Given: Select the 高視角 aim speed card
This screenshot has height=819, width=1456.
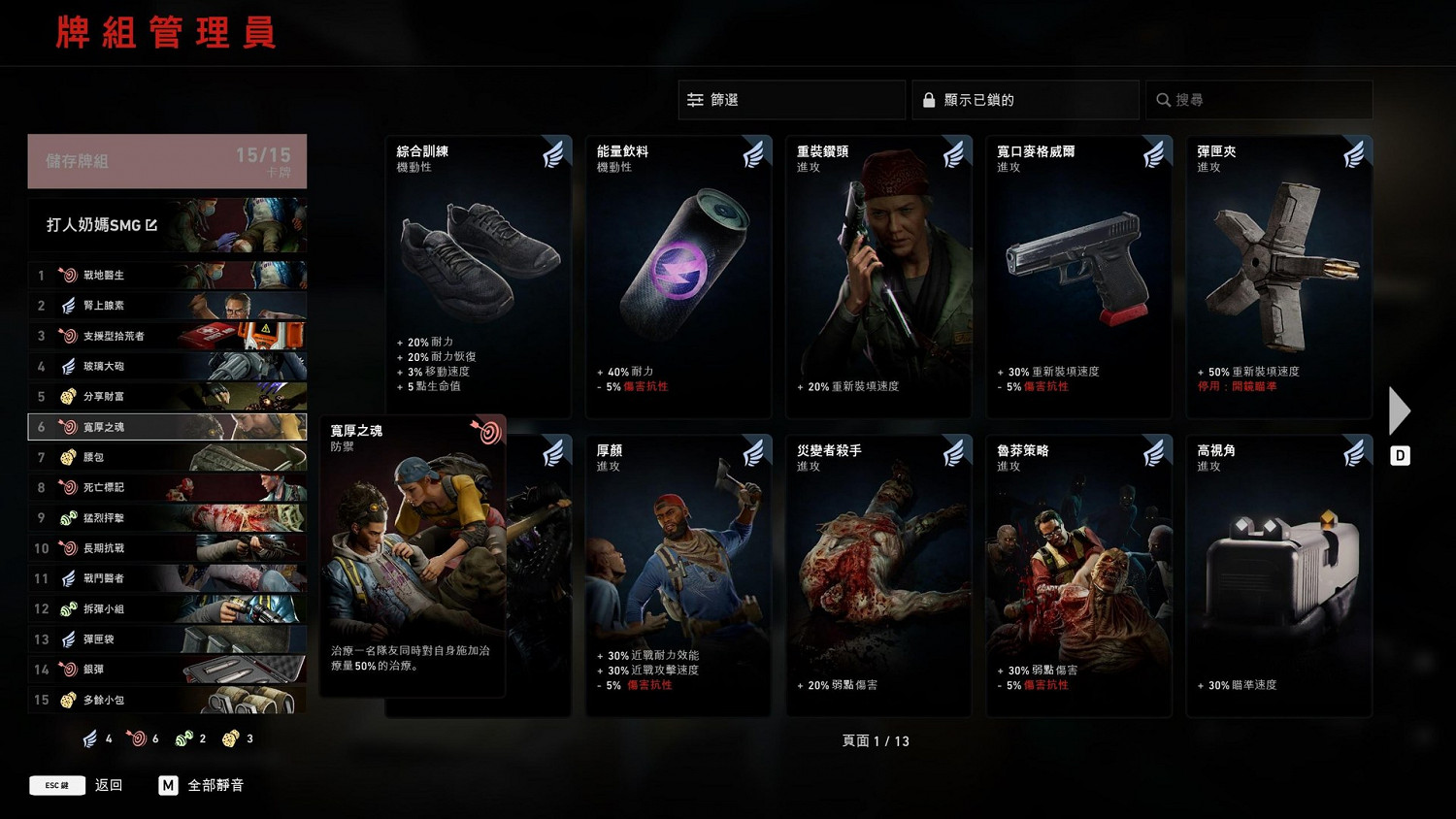Looking at the screenshot, I should [x=1278, y=573].
